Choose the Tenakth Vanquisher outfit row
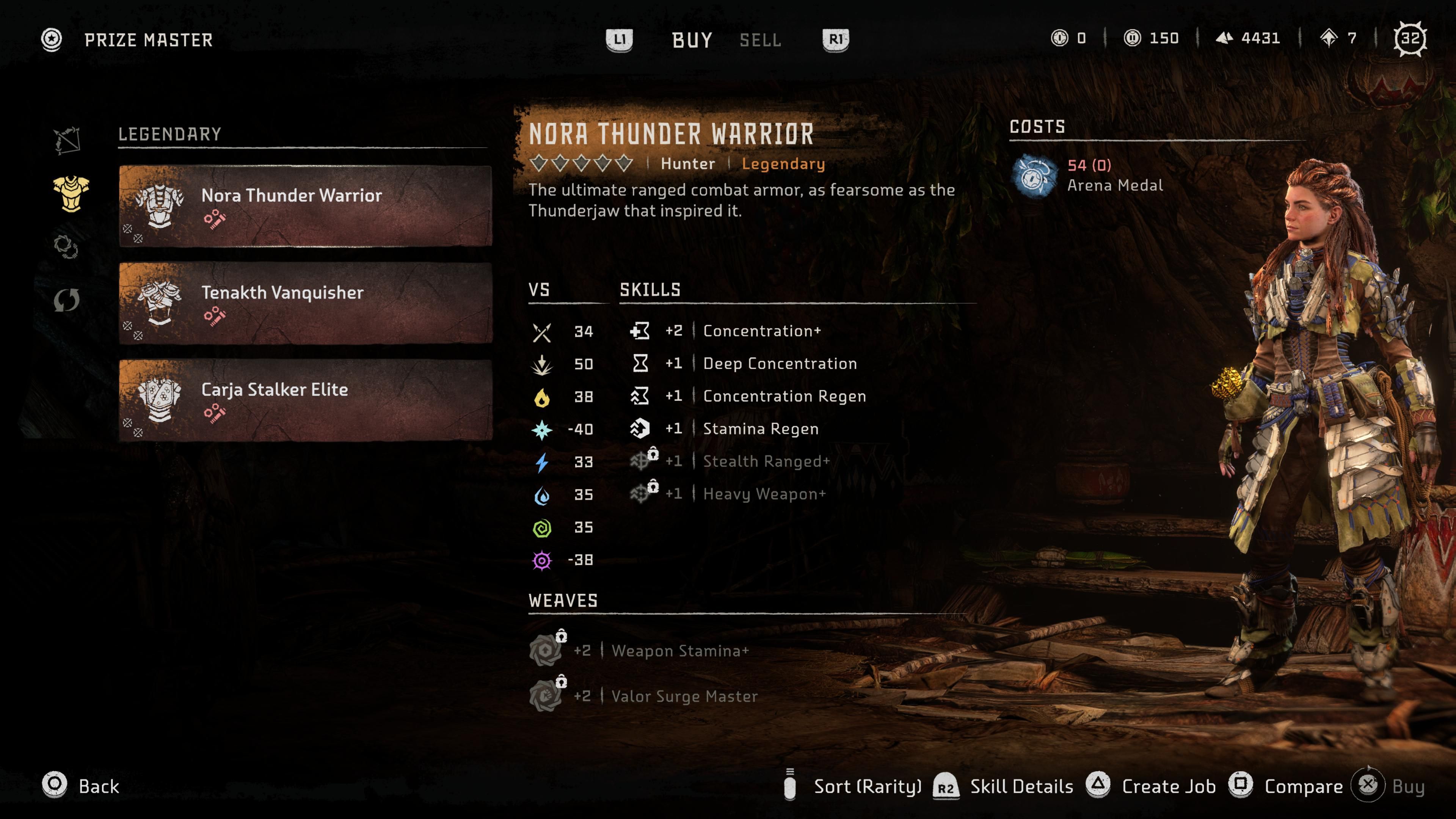 tap(305, 303)
